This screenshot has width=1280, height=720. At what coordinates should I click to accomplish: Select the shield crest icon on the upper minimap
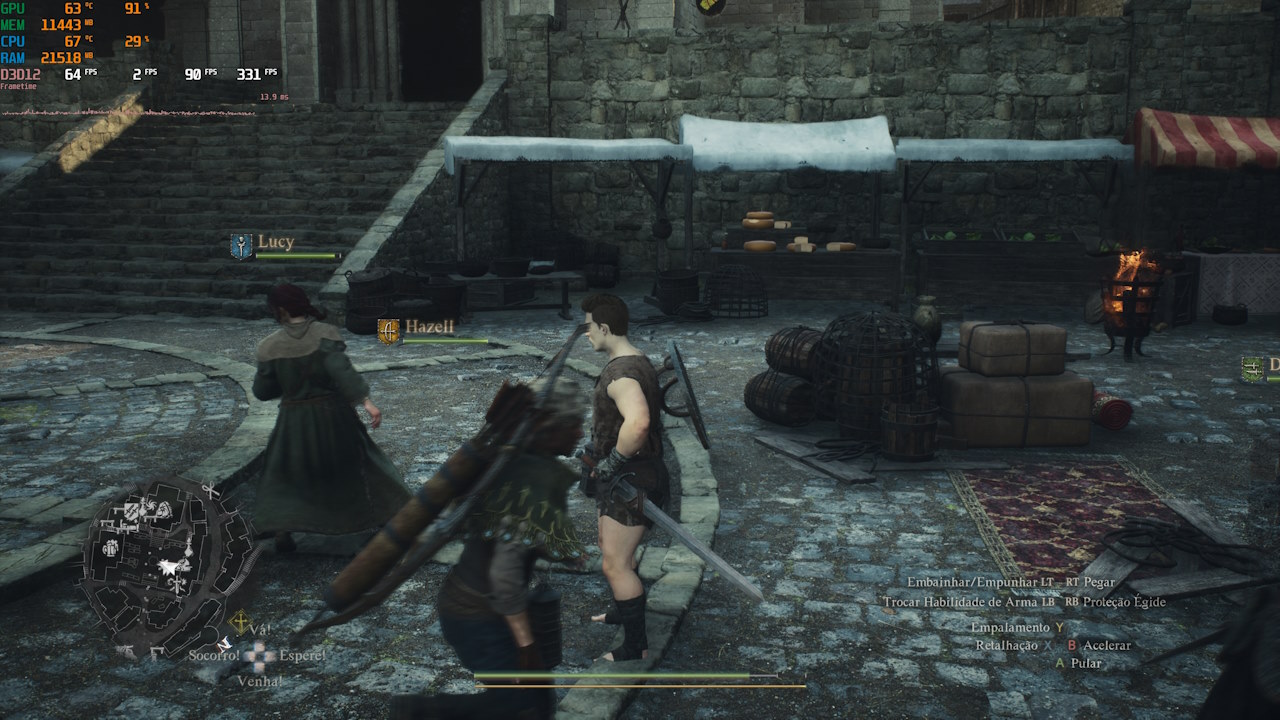point(130,512)
